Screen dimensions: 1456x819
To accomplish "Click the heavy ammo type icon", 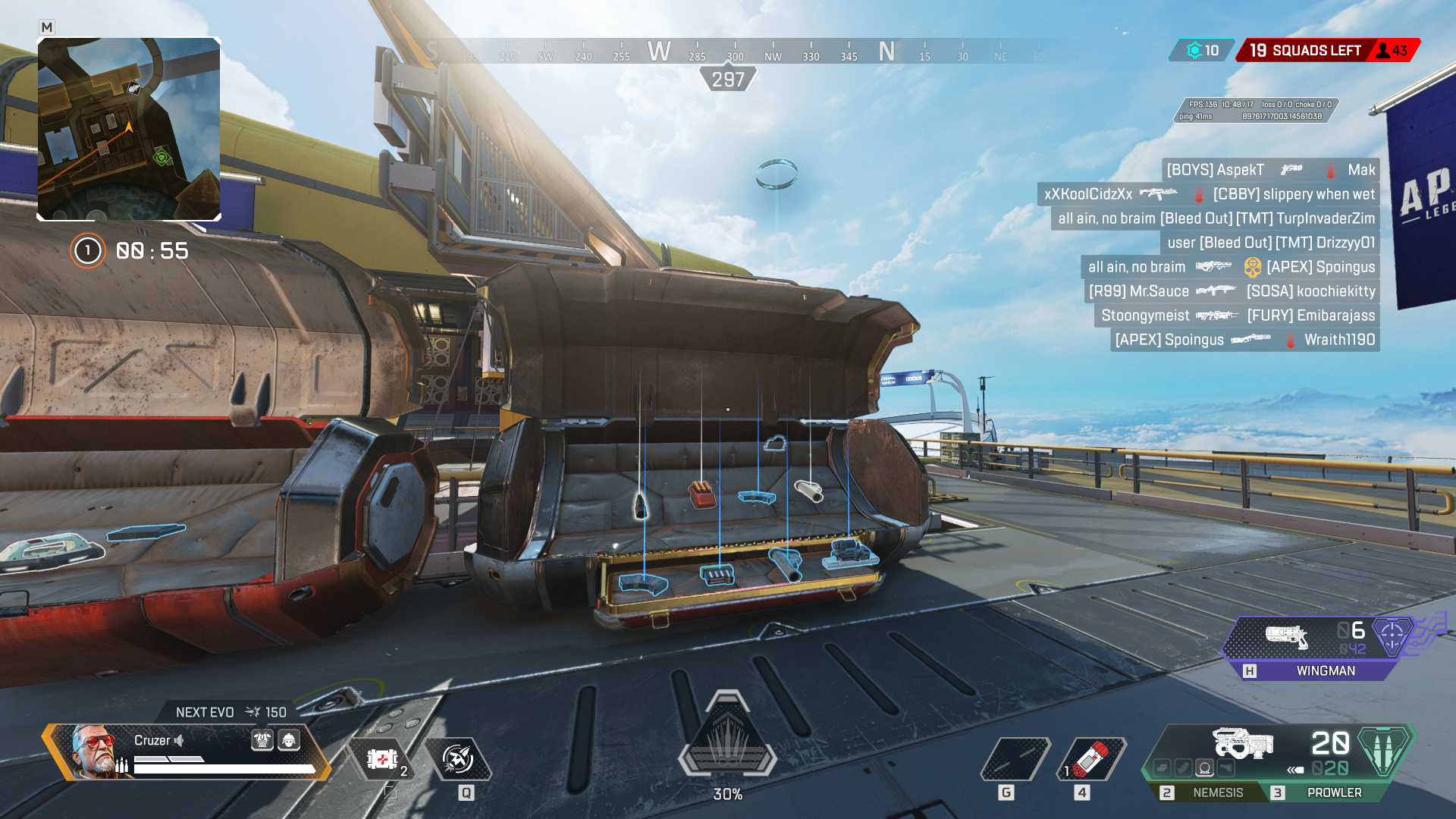I will point(1383,751).
